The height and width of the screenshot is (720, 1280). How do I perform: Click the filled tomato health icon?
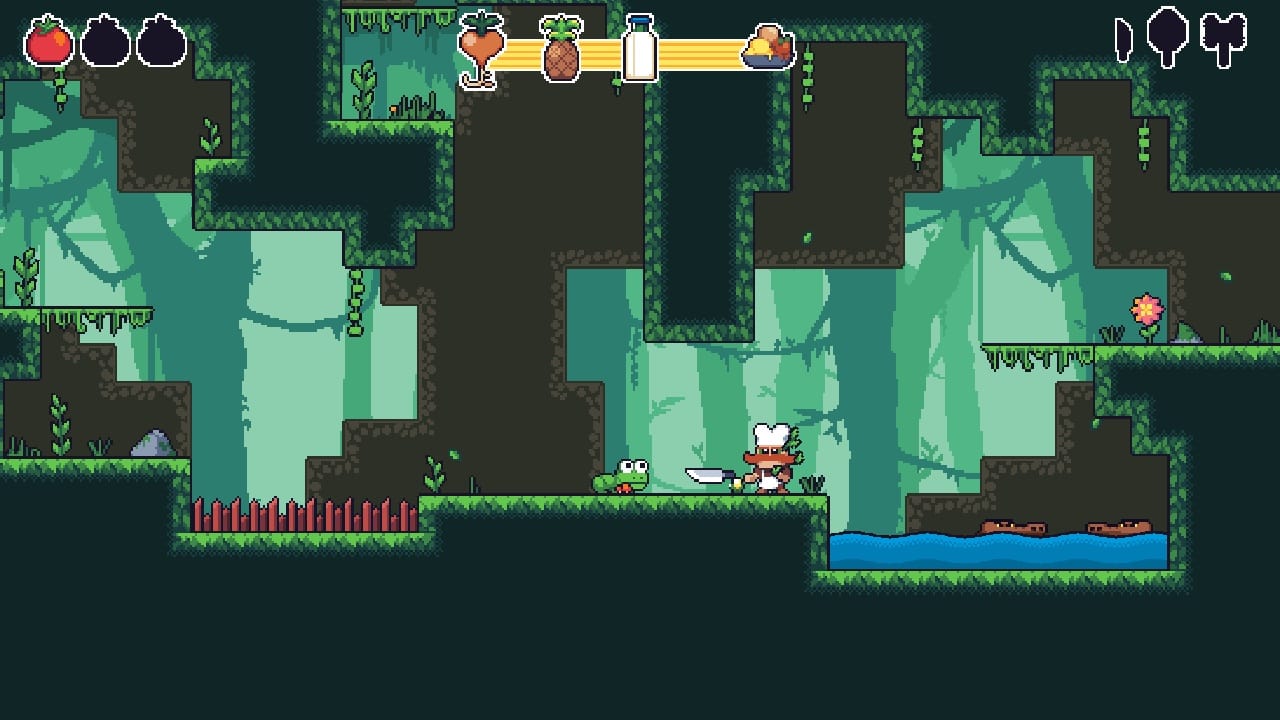tap(49, 42)
